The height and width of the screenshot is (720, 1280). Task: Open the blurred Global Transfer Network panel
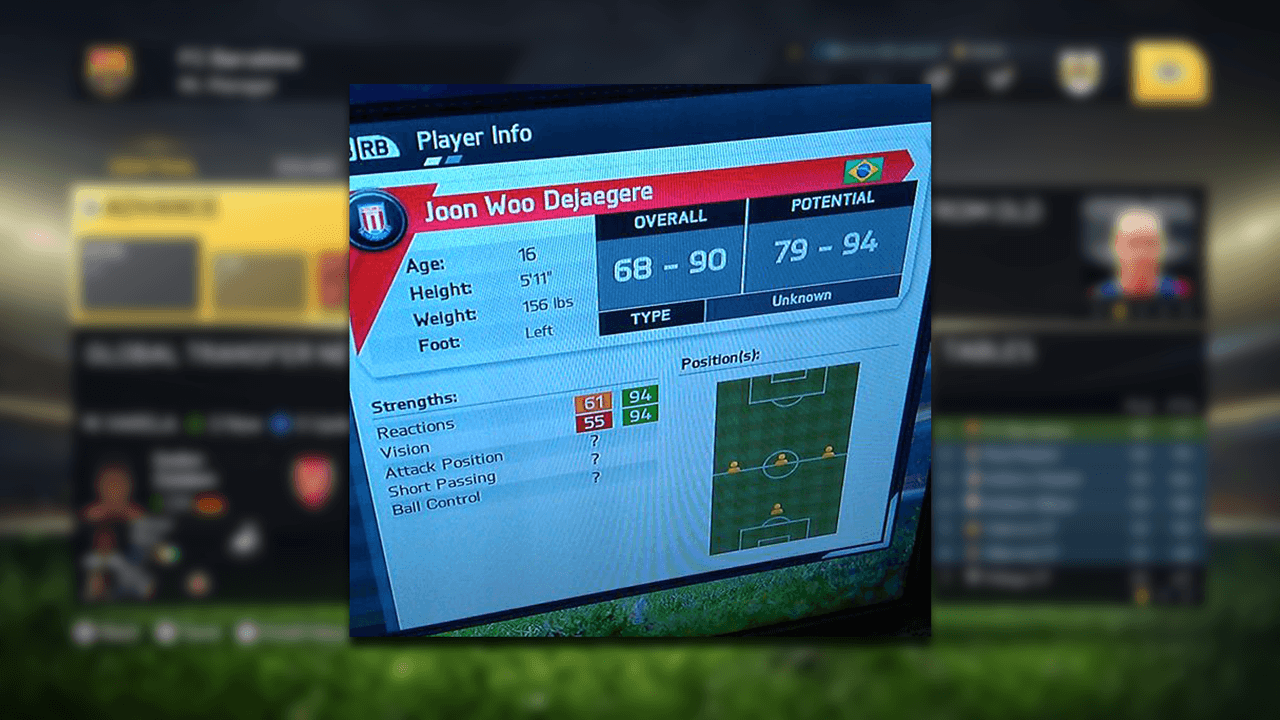point(210,354)
